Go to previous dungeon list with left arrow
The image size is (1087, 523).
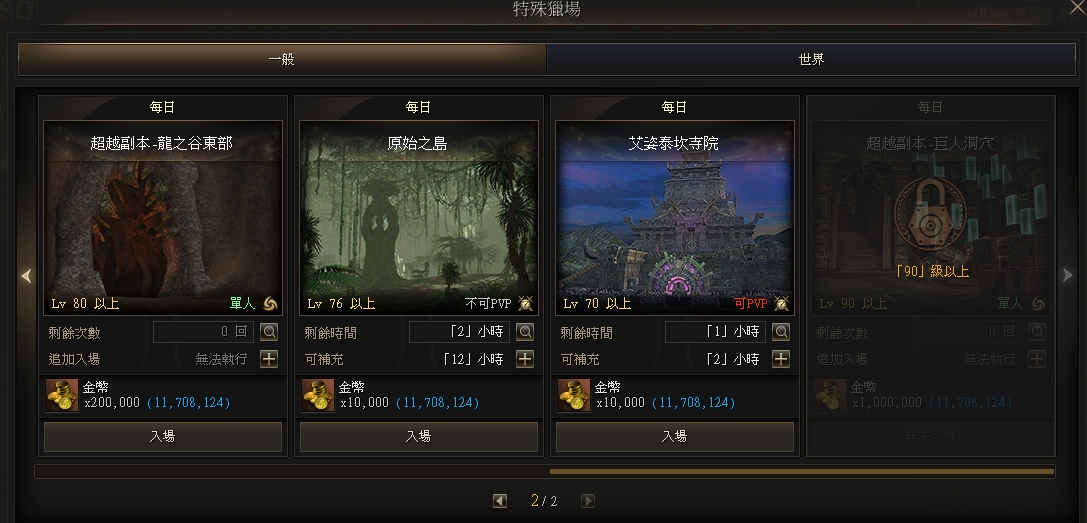point(26,275)
